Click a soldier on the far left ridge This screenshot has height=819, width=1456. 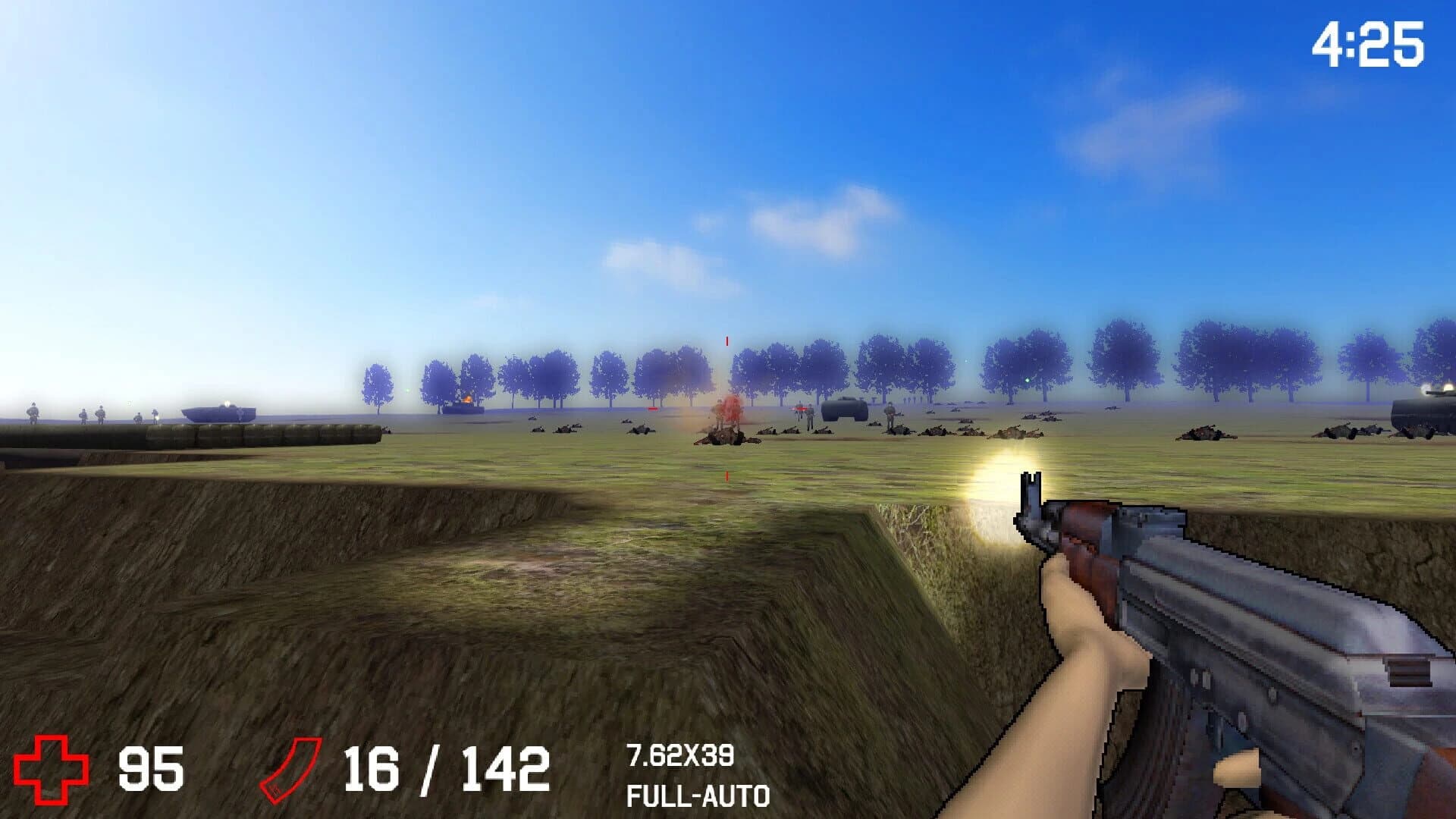click(33, 414)
